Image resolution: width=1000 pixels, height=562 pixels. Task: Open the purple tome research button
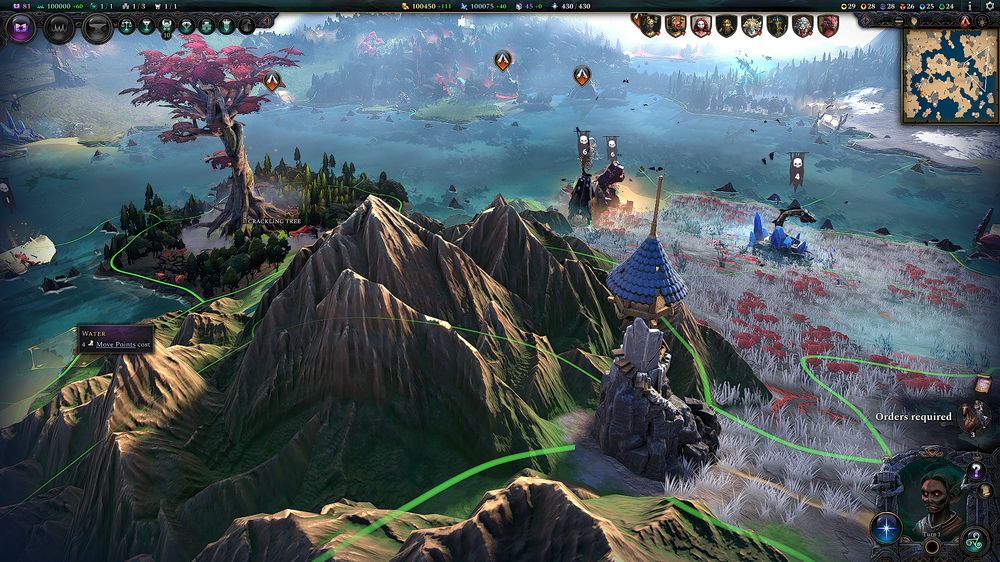click(21, 28)
